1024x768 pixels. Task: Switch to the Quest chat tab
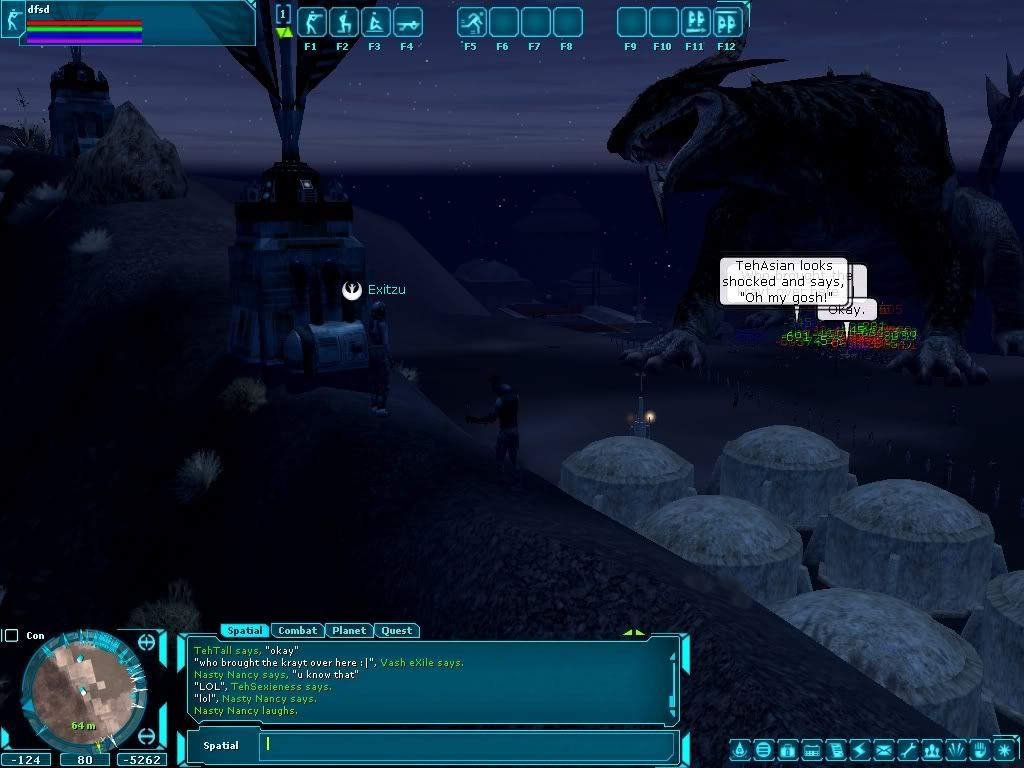coord(397,631)
